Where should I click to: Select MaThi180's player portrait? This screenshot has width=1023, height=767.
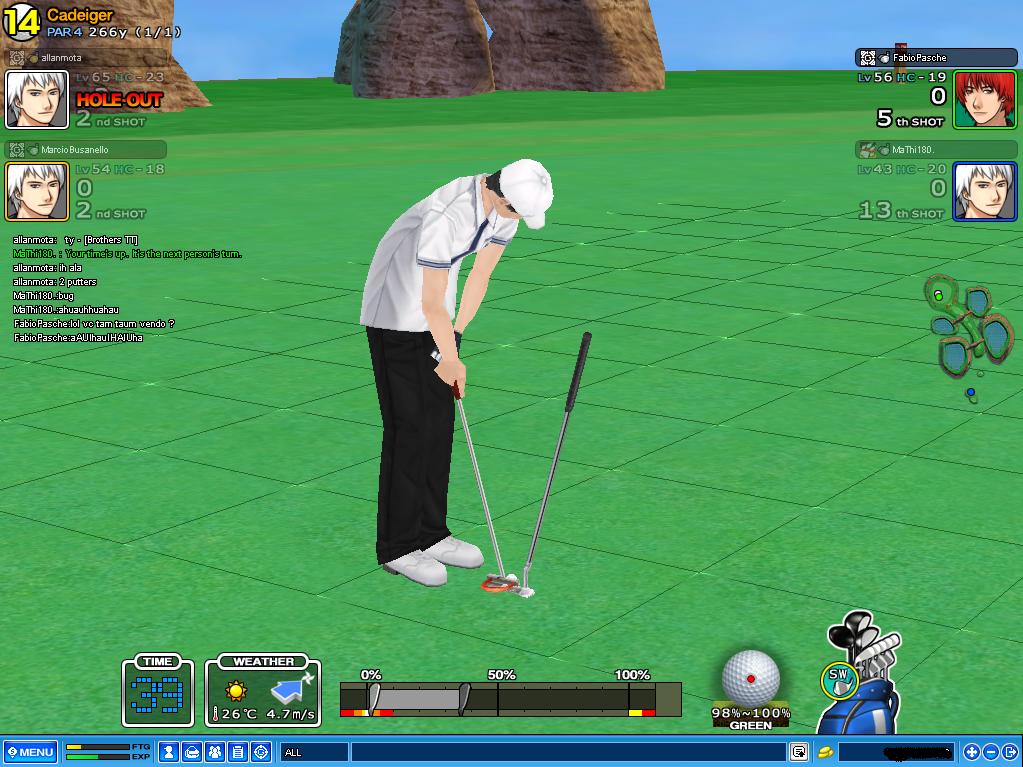[984, 191]
